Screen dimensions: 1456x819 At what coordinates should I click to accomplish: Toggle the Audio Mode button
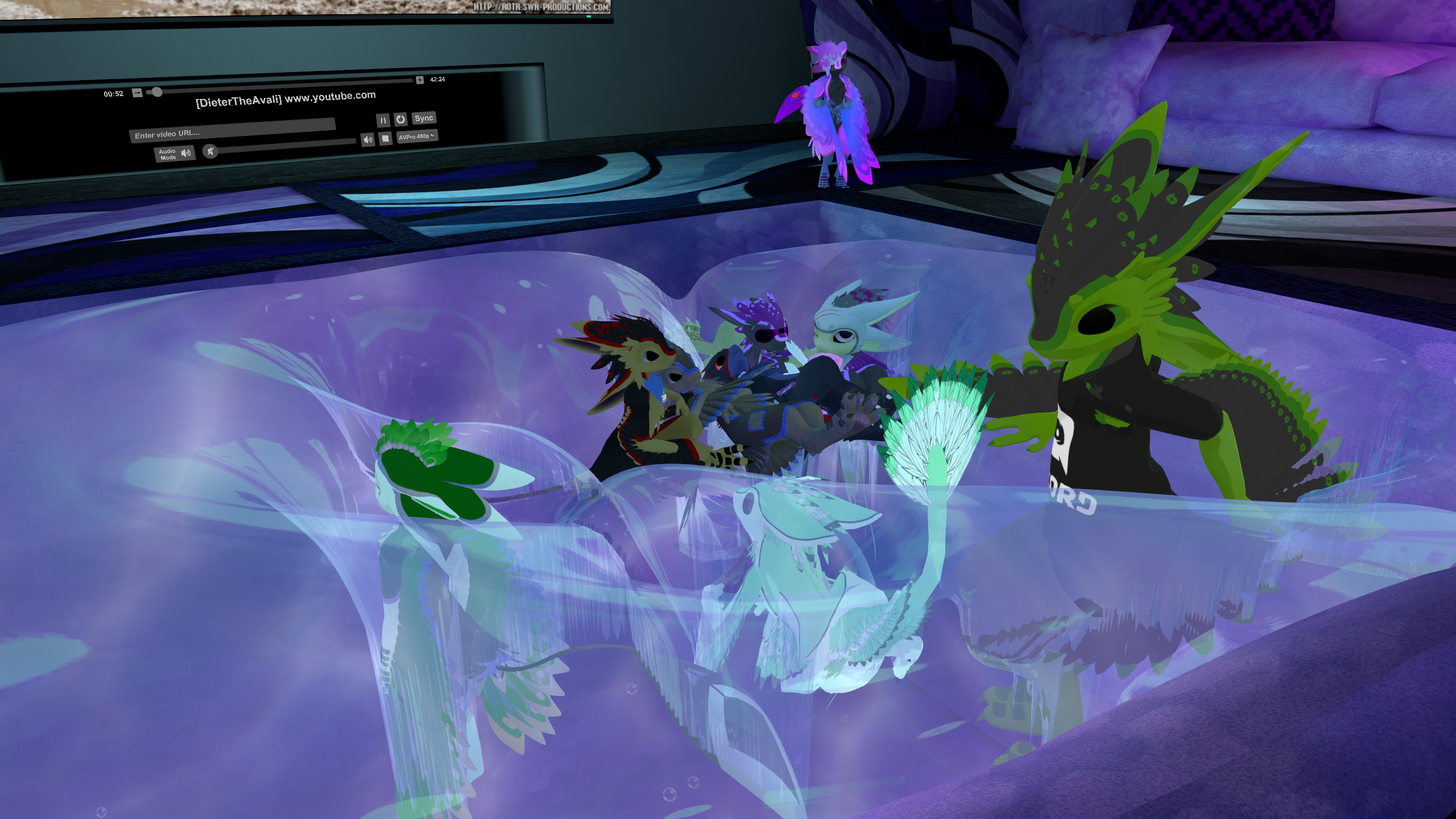tap(175, 154)
